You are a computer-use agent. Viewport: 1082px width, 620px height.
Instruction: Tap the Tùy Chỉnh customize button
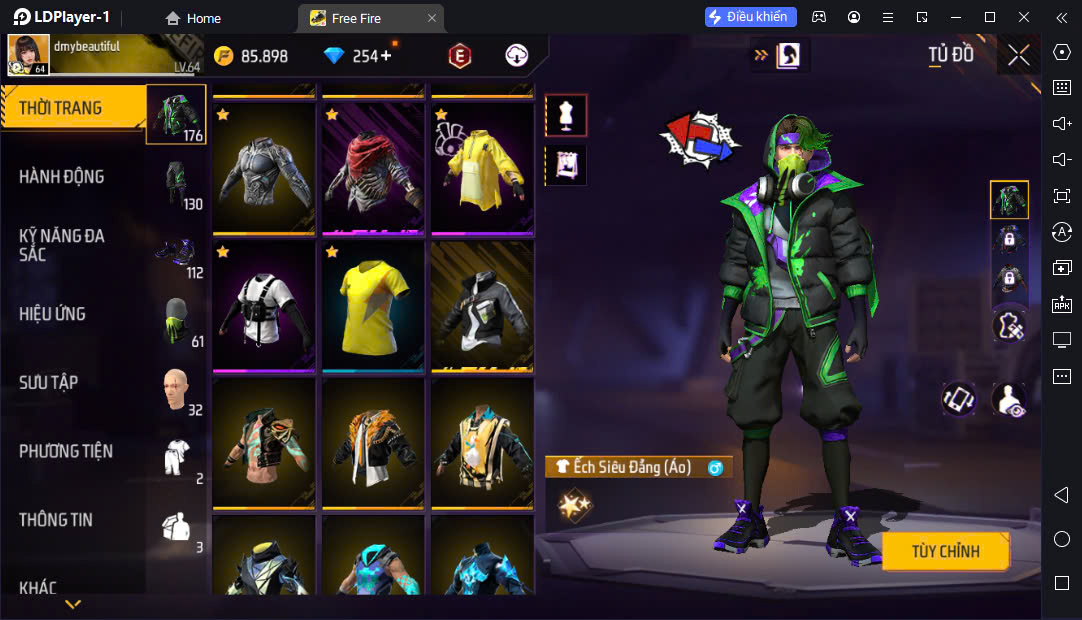coord(945,551)
